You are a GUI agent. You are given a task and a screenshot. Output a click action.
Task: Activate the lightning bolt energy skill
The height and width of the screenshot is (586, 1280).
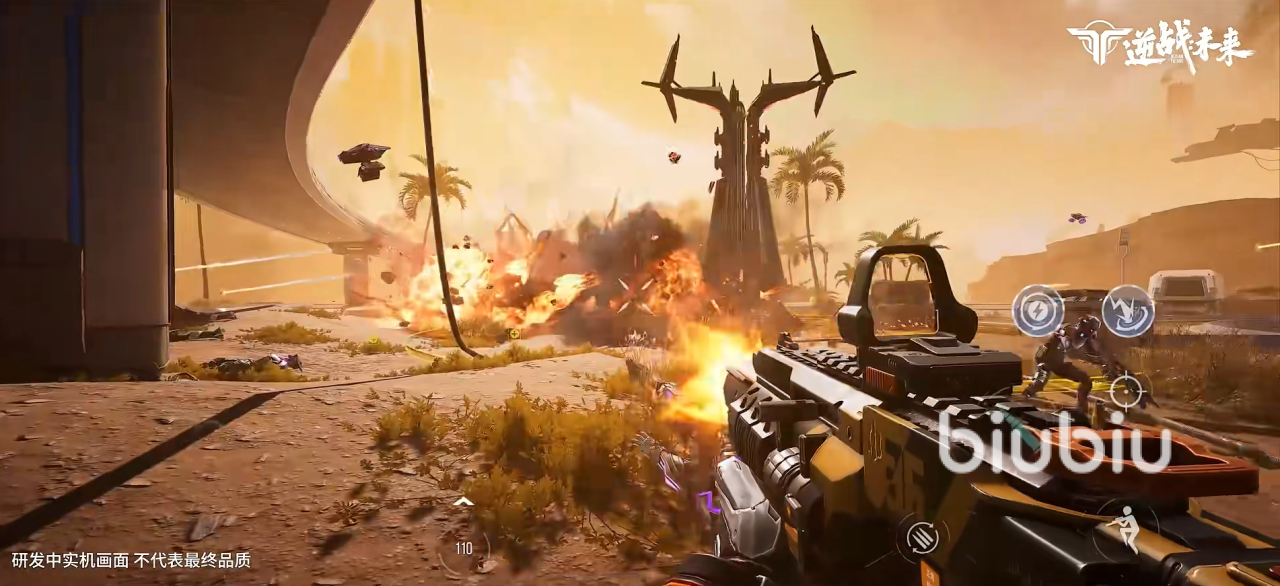[1037, 310]
